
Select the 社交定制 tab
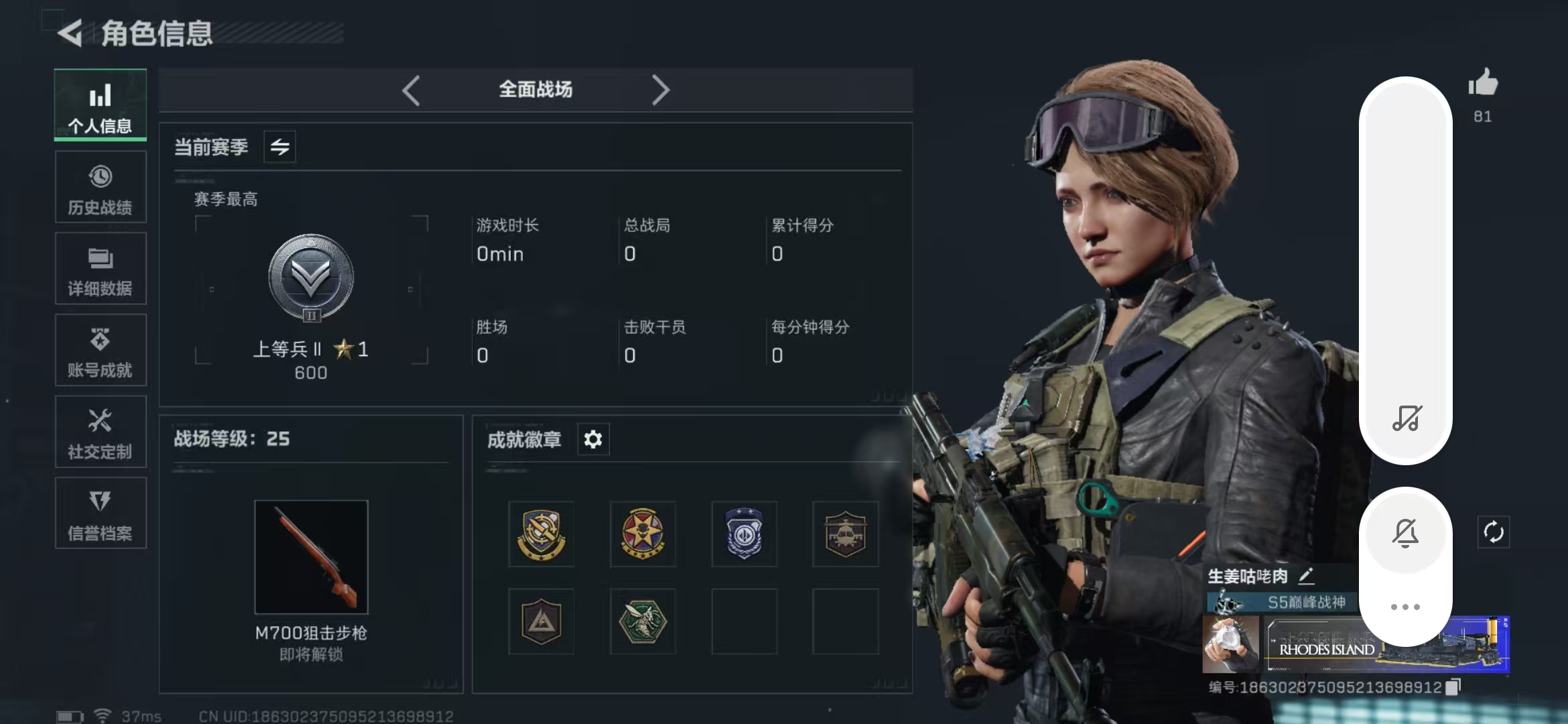pos(101,432)
